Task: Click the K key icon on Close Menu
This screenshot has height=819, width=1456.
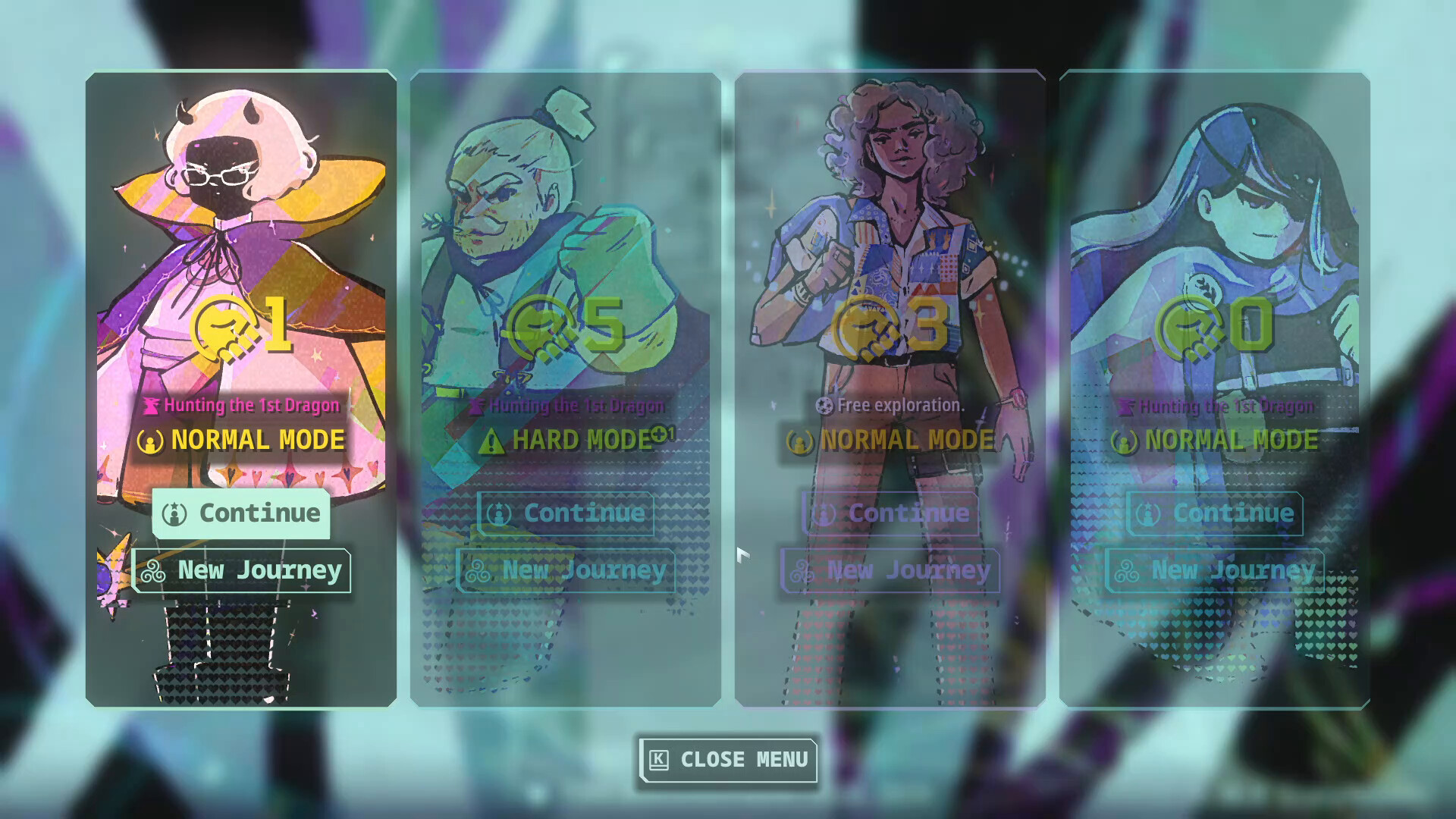Action: tap(659, 761)
